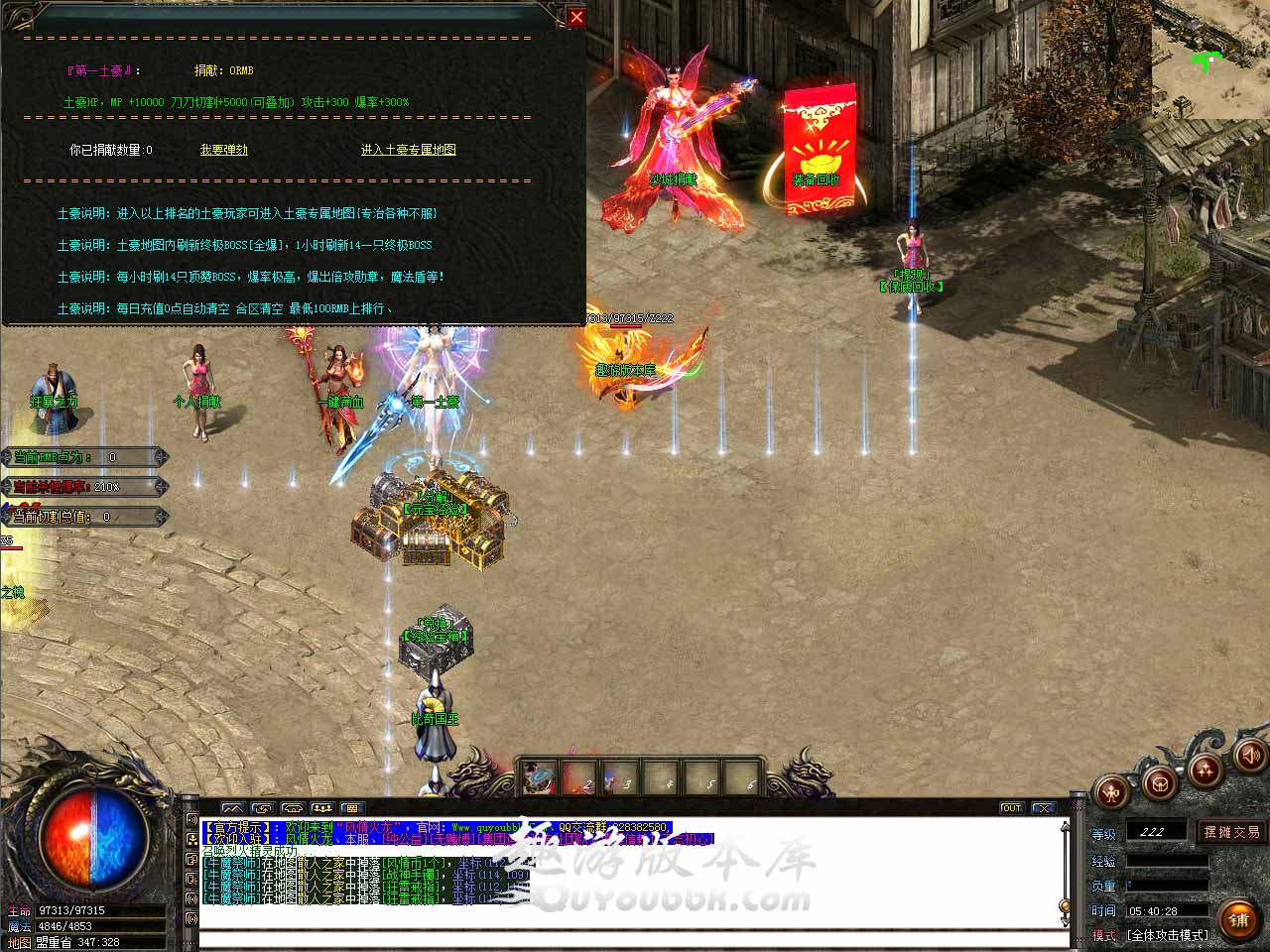Click the round 铺 shop button
Image resolution: width=1270 pixels, height=952 pixels.
click(x=1237, y=919)
